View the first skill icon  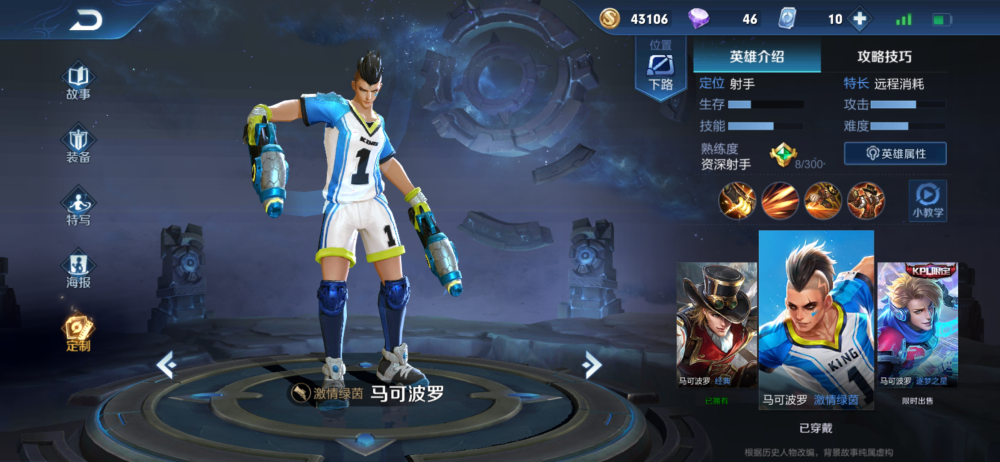738,200
